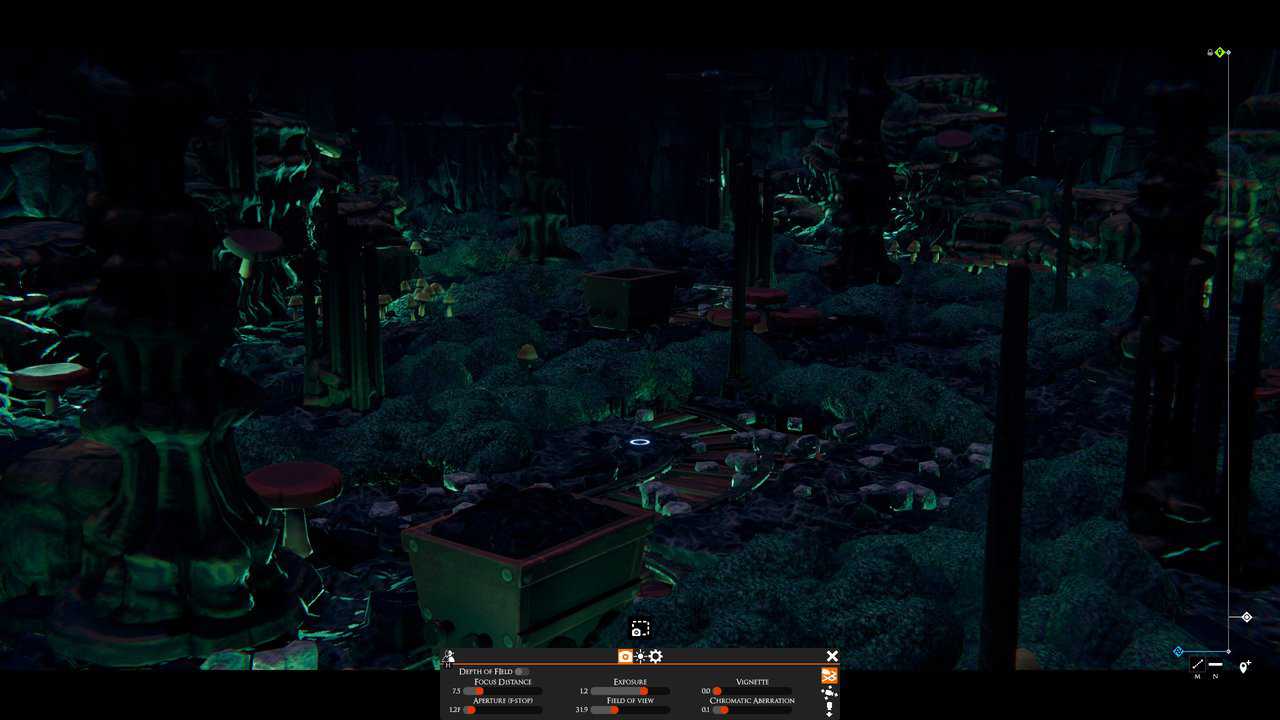1280x720 pixels.
Task: Click the Exposure slider handle
Action: click(x=644, y=691)
